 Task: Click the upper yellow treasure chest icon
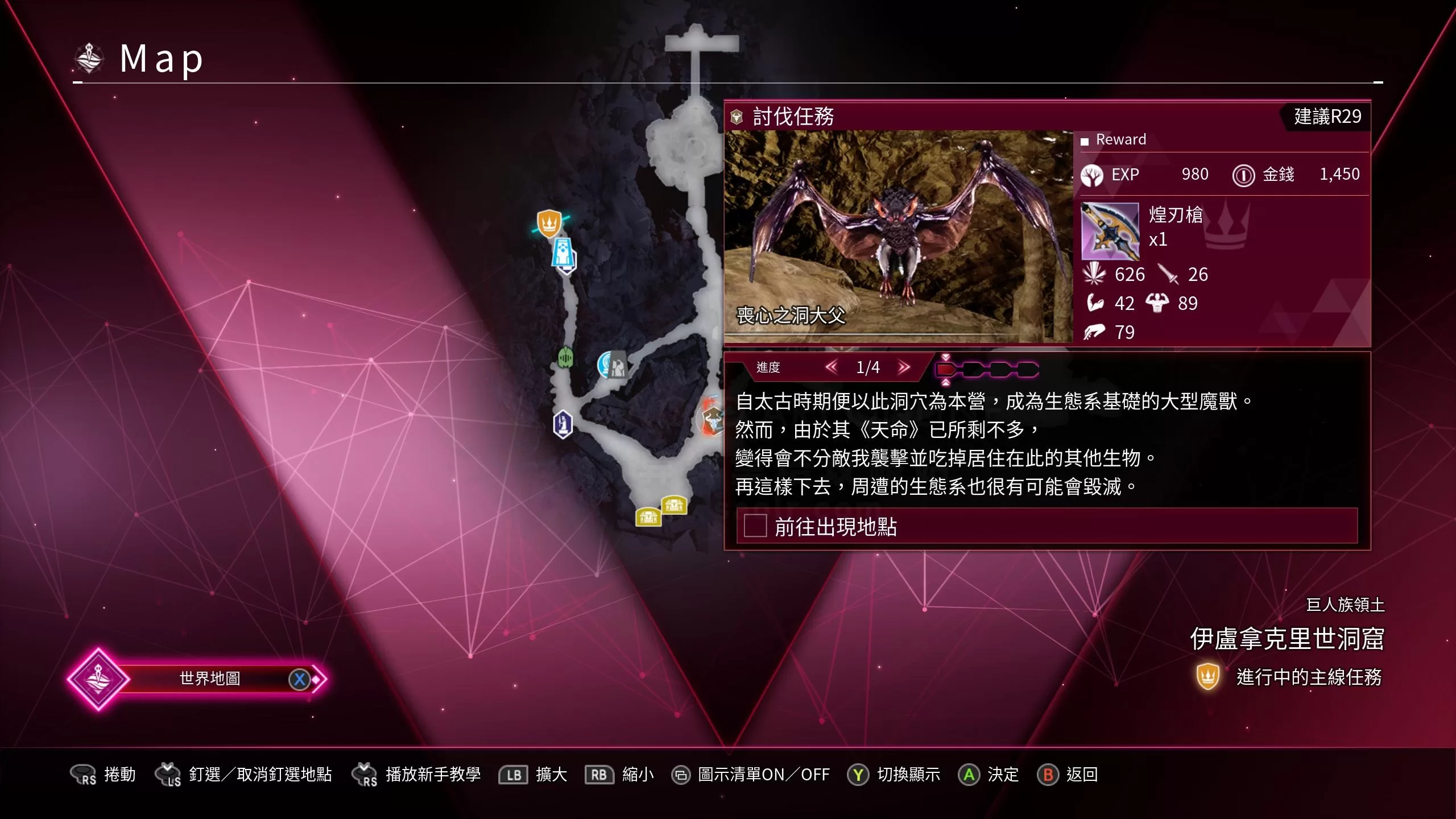pyautogui.click(x=673, y=506)
